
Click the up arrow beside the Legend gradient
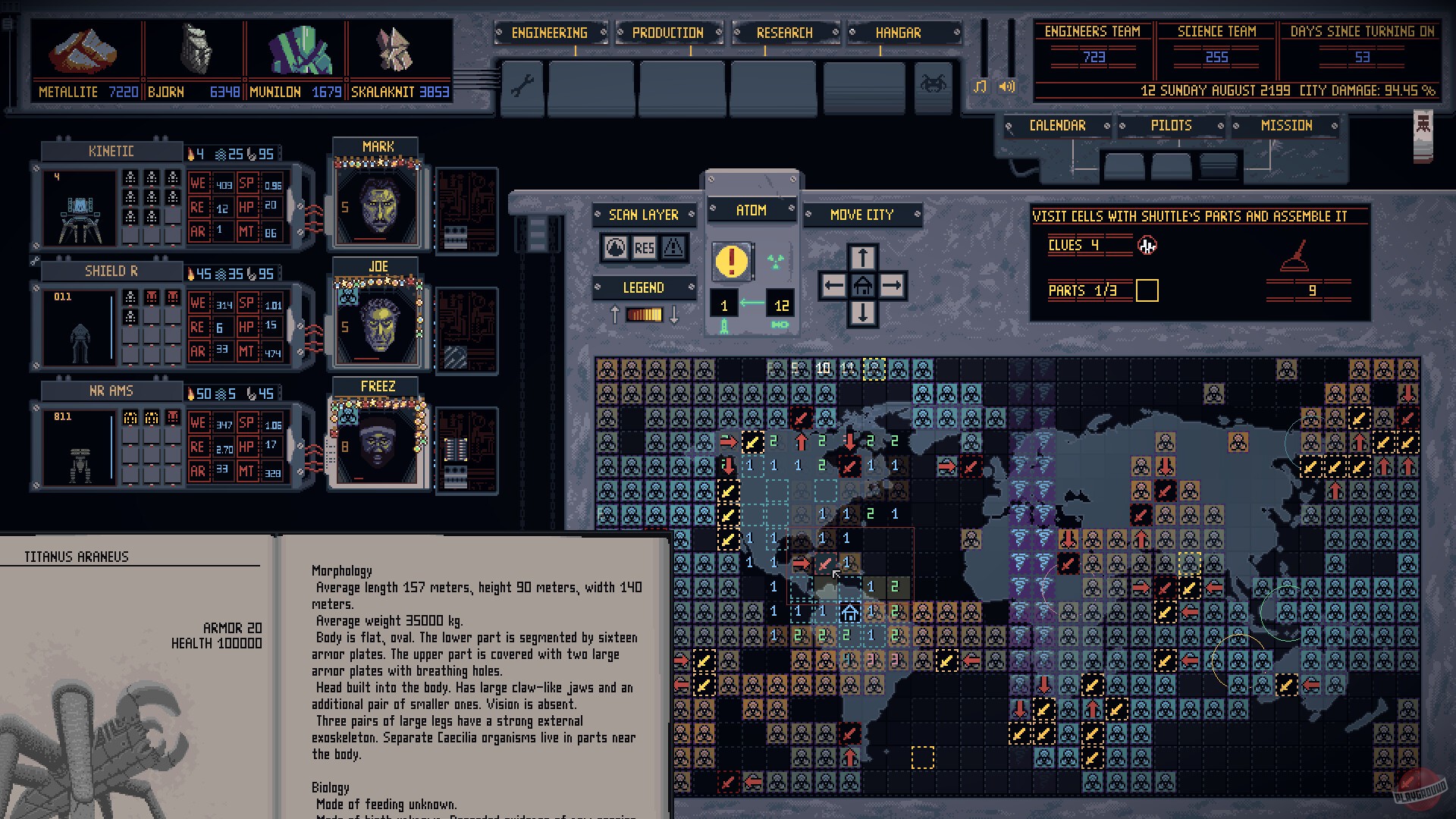(615, 312)
